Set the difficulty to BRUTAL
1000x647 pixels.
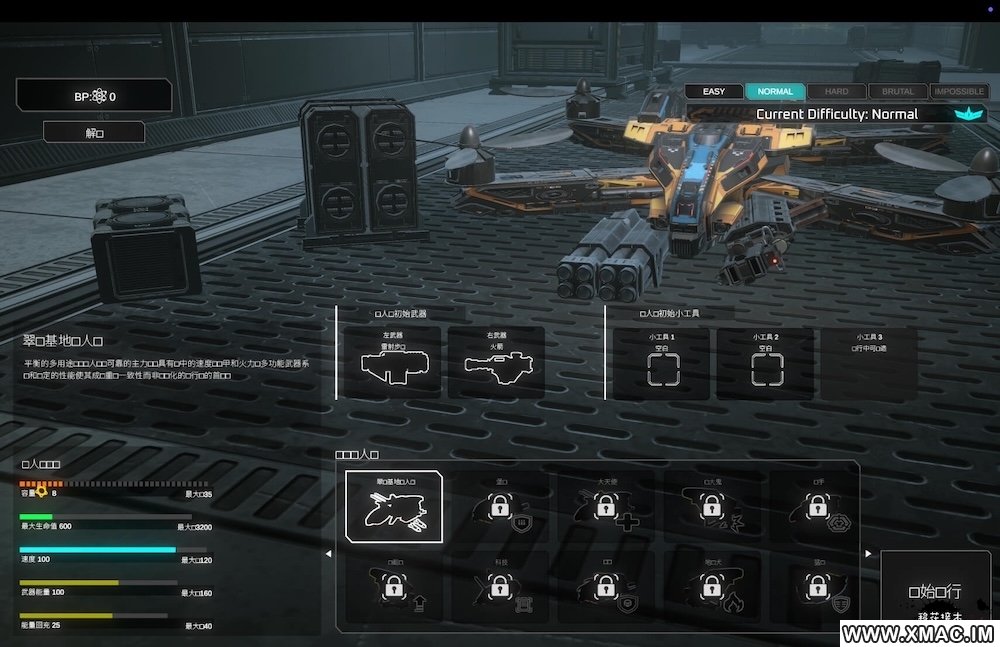pos(897,92)
